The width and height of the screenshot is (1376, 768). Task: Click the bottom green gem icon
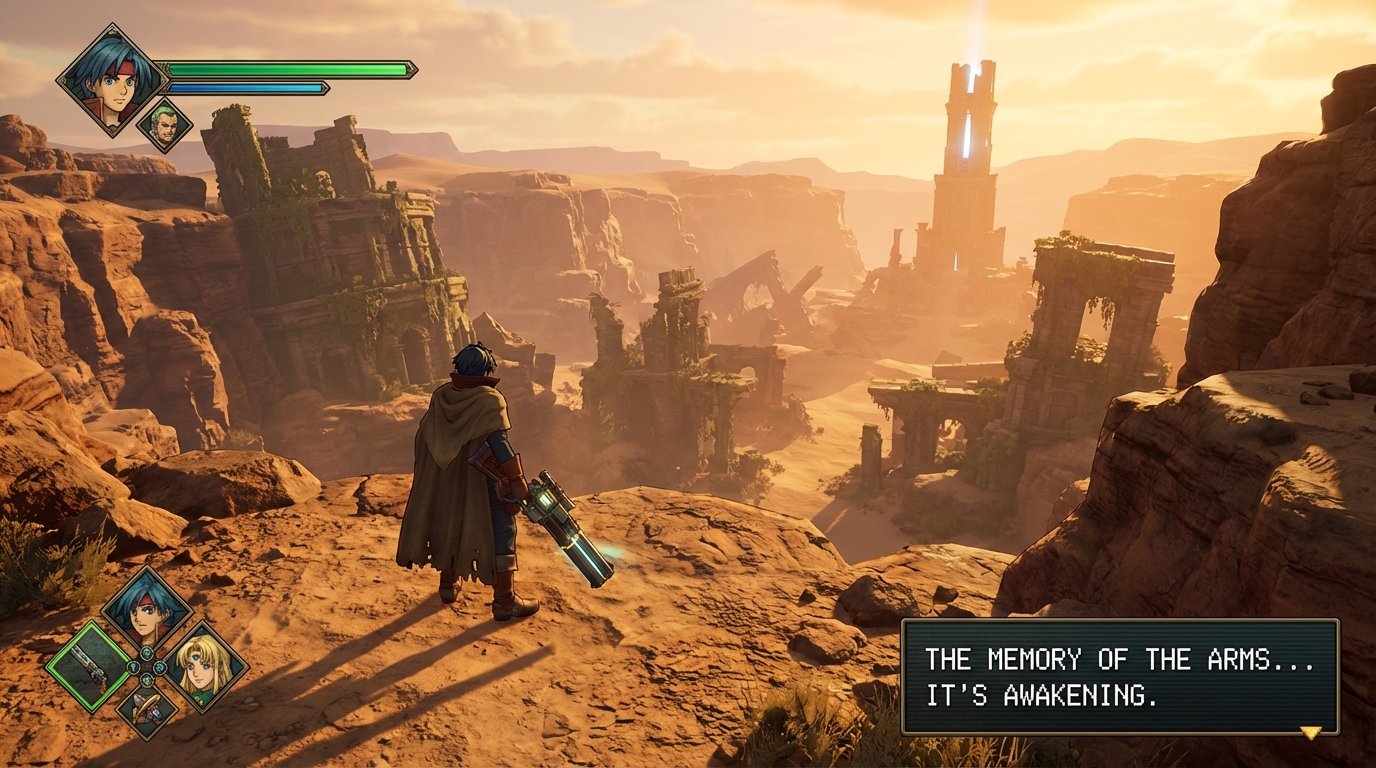click(x=147, y=679)
